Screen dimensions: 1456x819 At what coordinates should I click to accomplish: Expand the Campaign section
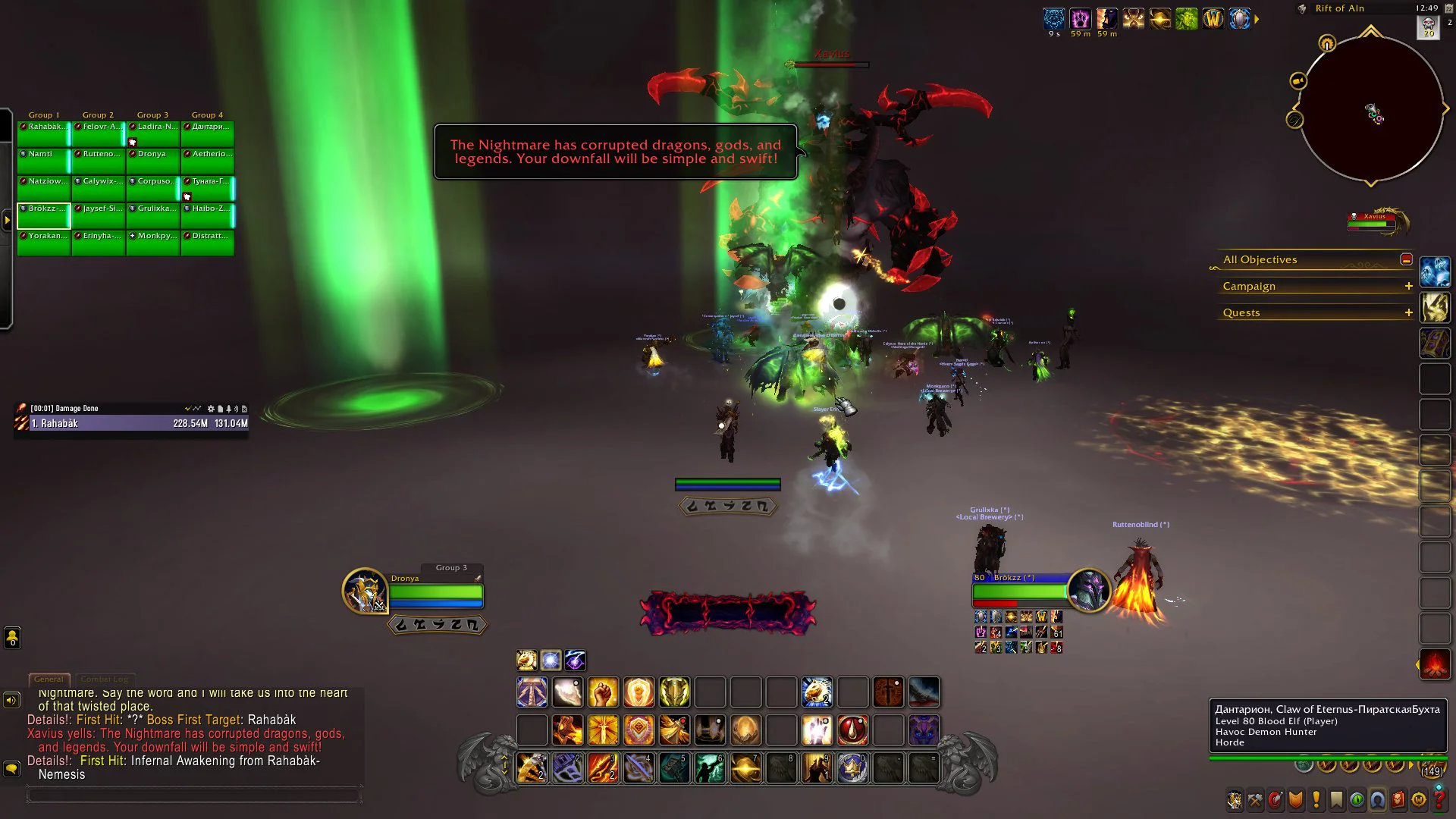[x=1409, y=286]
